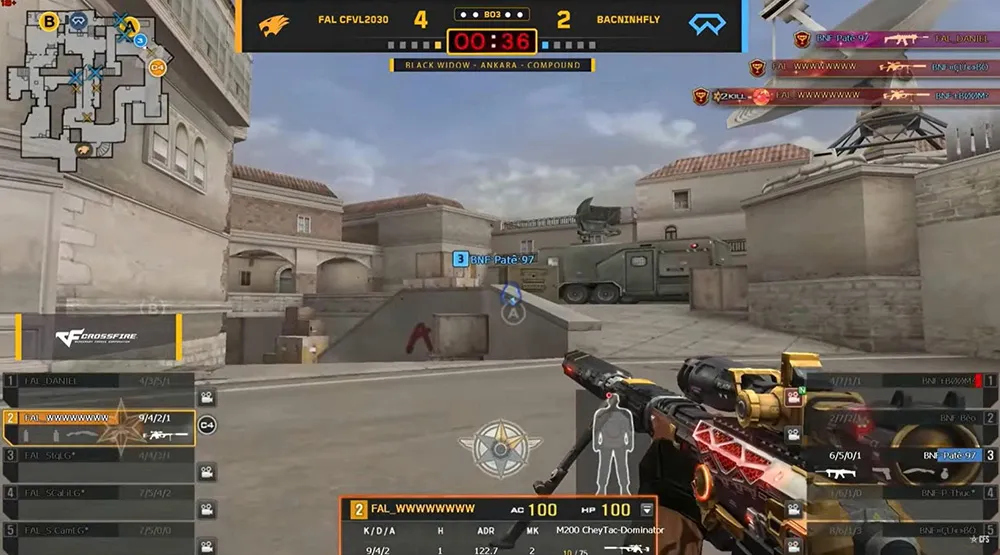Select the CrossFire logo banner
1000x555 pixels.
coord(98,337)
